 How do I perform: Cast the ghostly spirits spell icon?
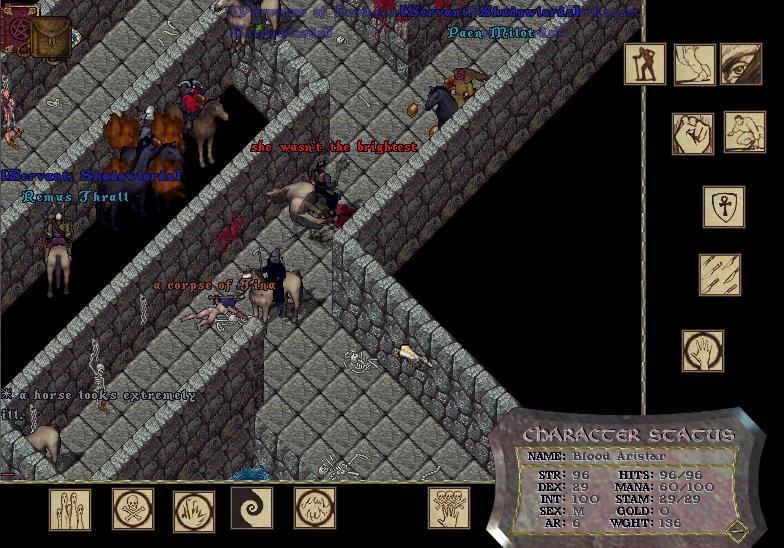click(70, 509)
